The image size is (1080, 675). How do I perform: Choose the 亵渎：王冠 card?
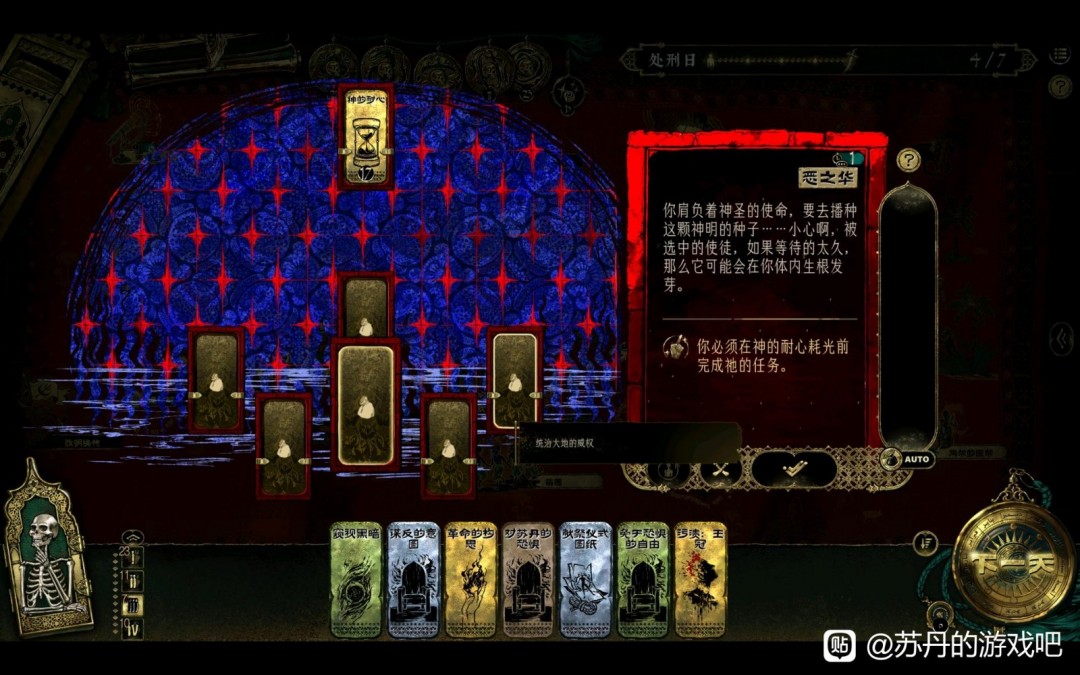[699, 580]
